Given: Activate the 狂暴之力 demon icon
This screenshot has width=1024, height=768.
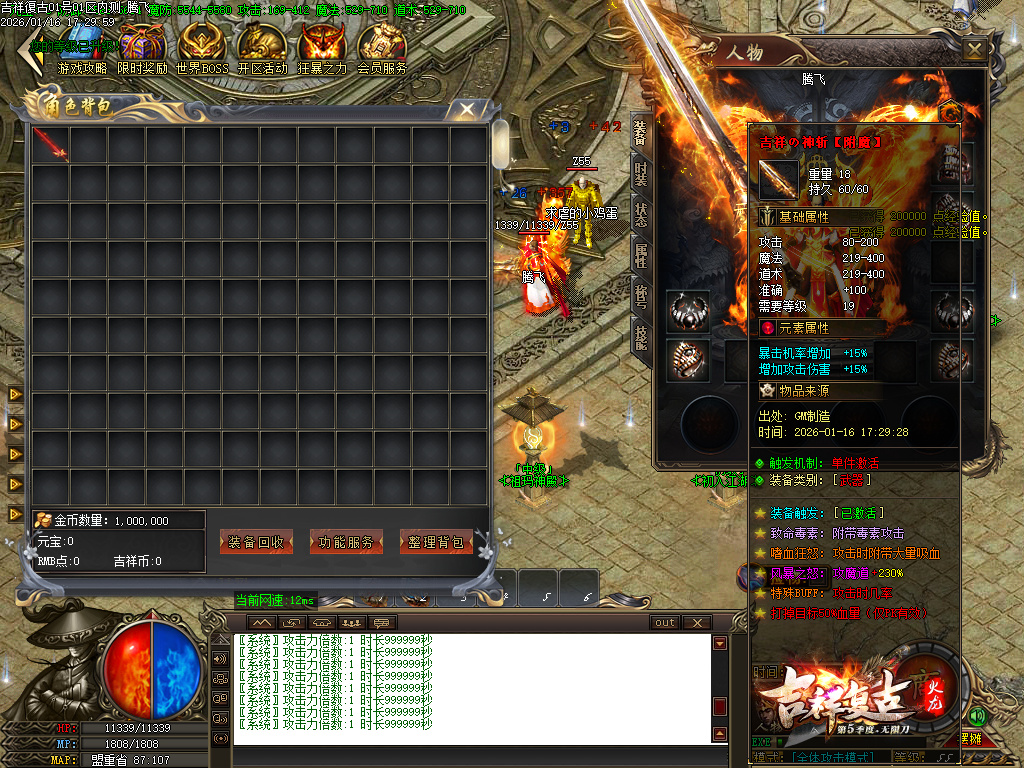Looking at the screenshot, I should (322, 47).
